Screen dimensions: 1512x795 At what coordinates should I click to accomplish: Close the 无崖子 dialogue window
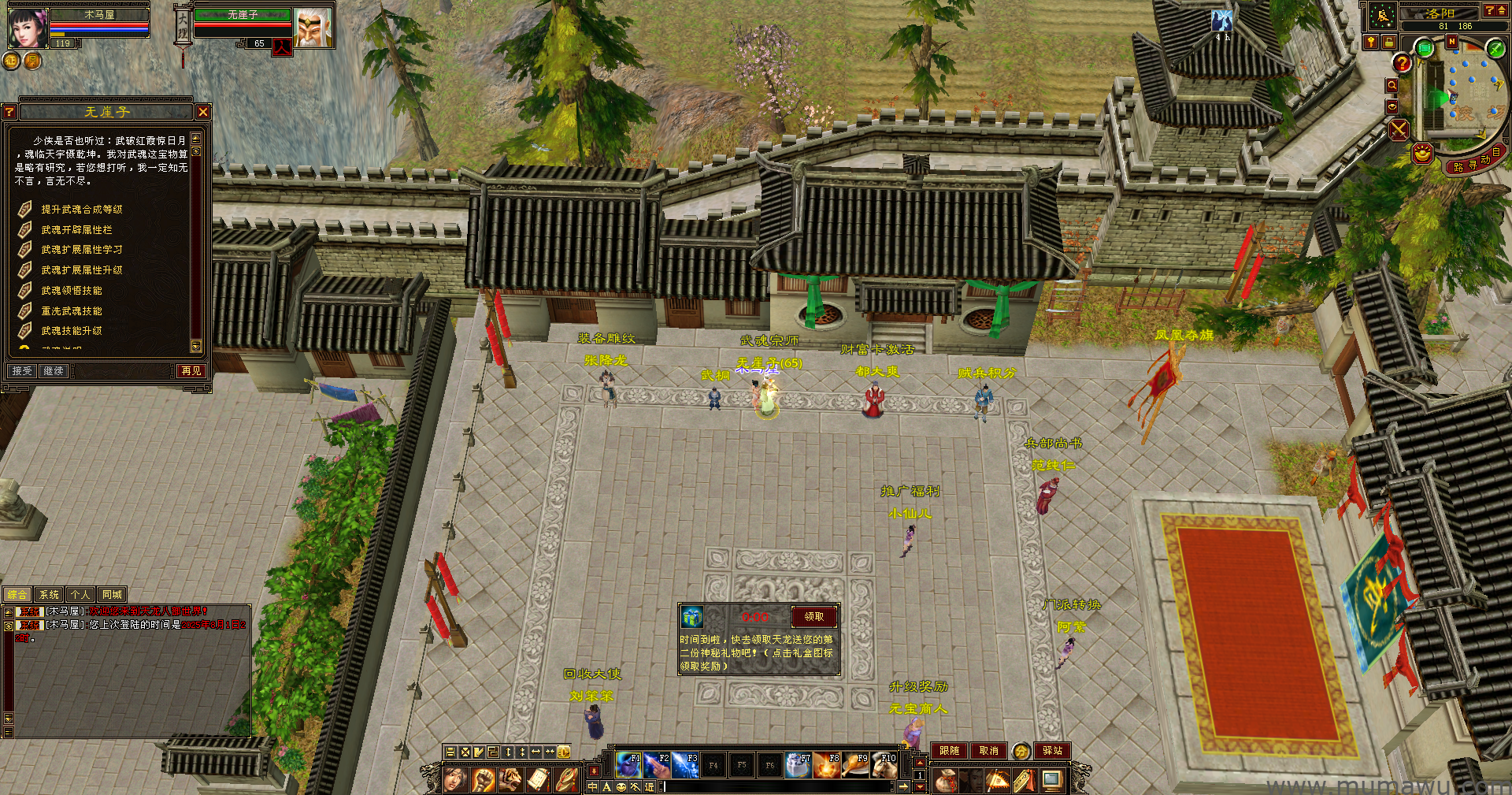click(x=203, y=112)
